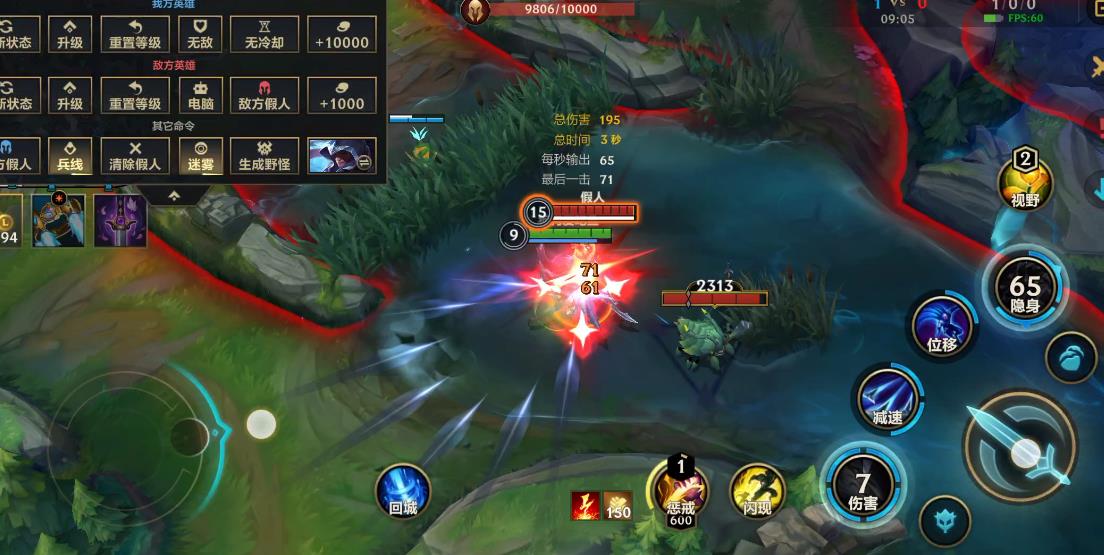The height and width of the screenshot is (555, 1104).
Task: Give the enemy gold with +1000
Action: point(342,95)
